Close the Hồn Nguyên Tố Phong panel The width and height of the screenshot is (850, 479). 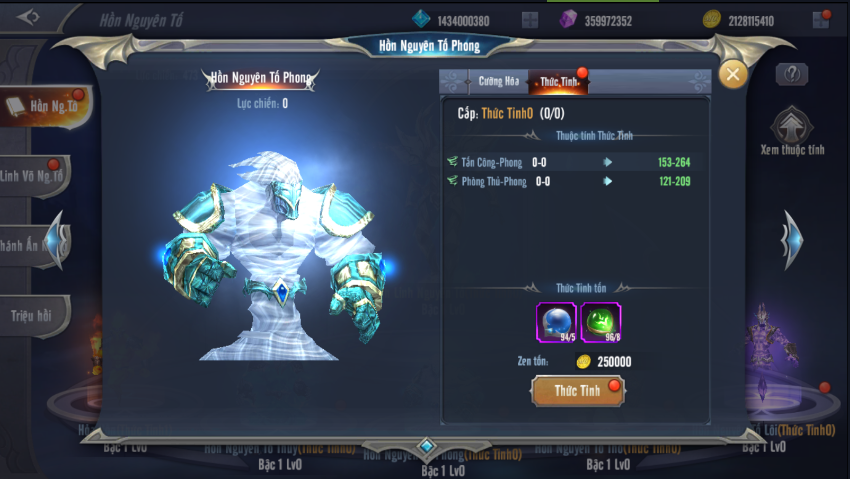coord(733,74)
